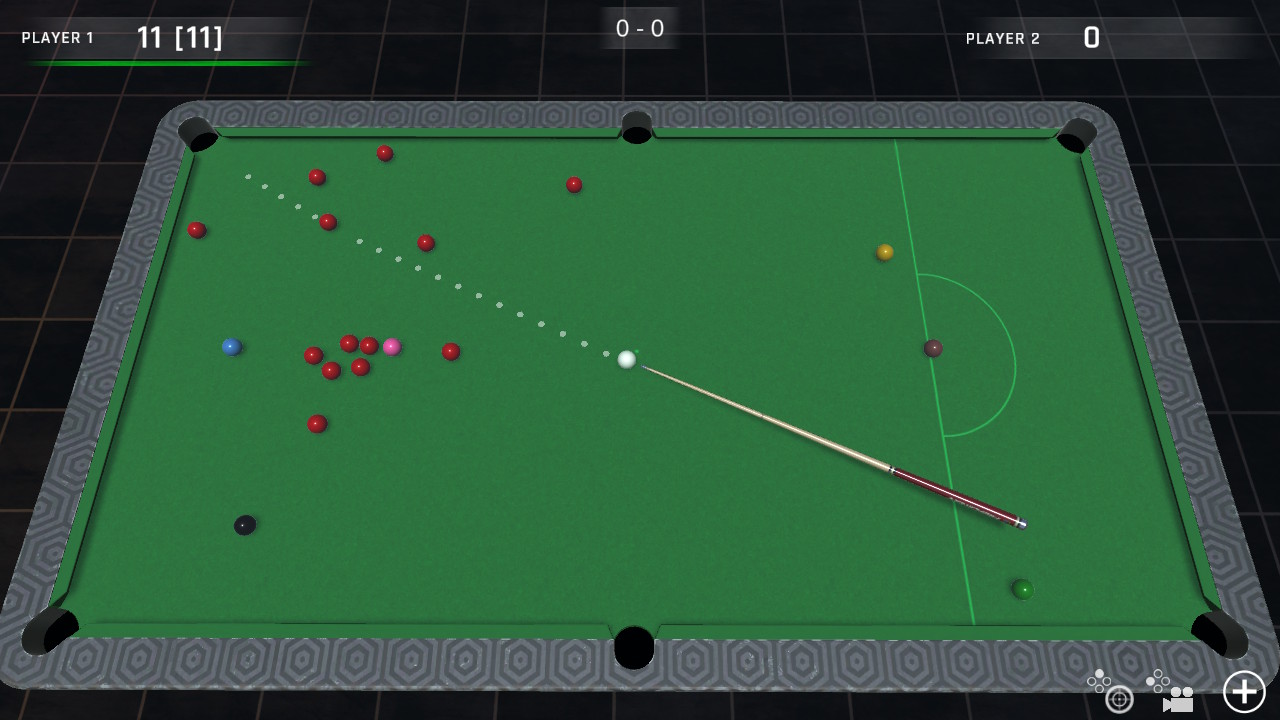
Task: Select the gamepad glyph beside the crosshair
Action: point(1098,680)
